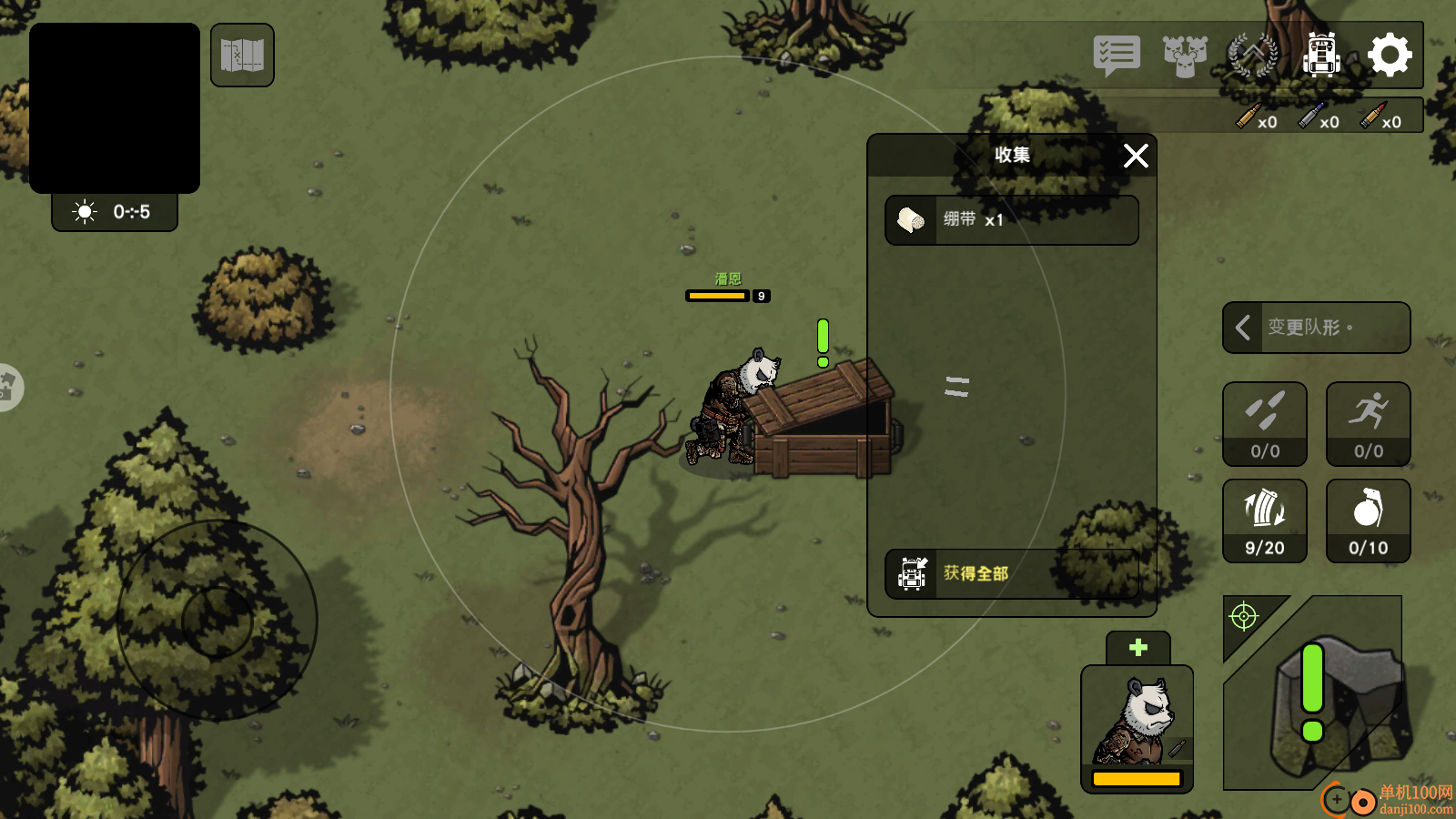Use the melee strike skill button
Screen dimensions: 1456x819
[x=1264, y=423]
